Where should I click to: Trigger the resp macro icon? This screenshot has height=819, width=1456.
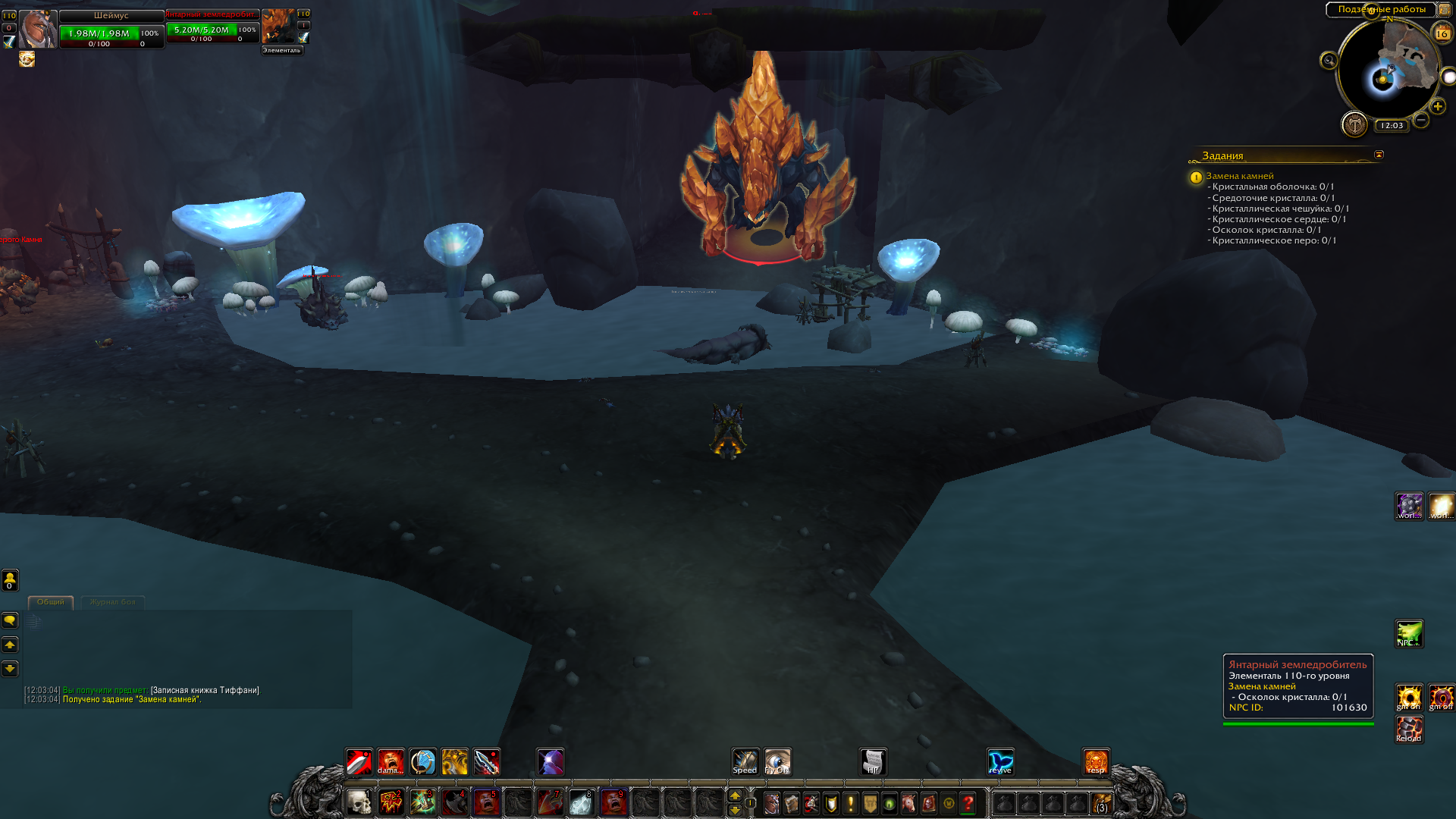pos(1096,761)
